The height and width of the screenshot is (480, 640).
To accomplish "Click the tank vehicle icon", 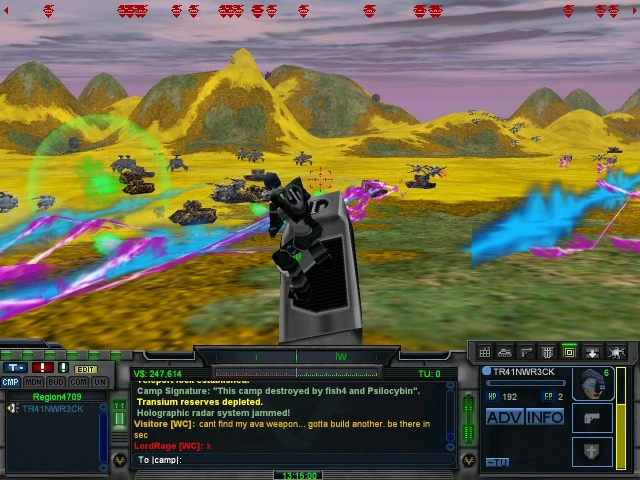I will point(506,352).
